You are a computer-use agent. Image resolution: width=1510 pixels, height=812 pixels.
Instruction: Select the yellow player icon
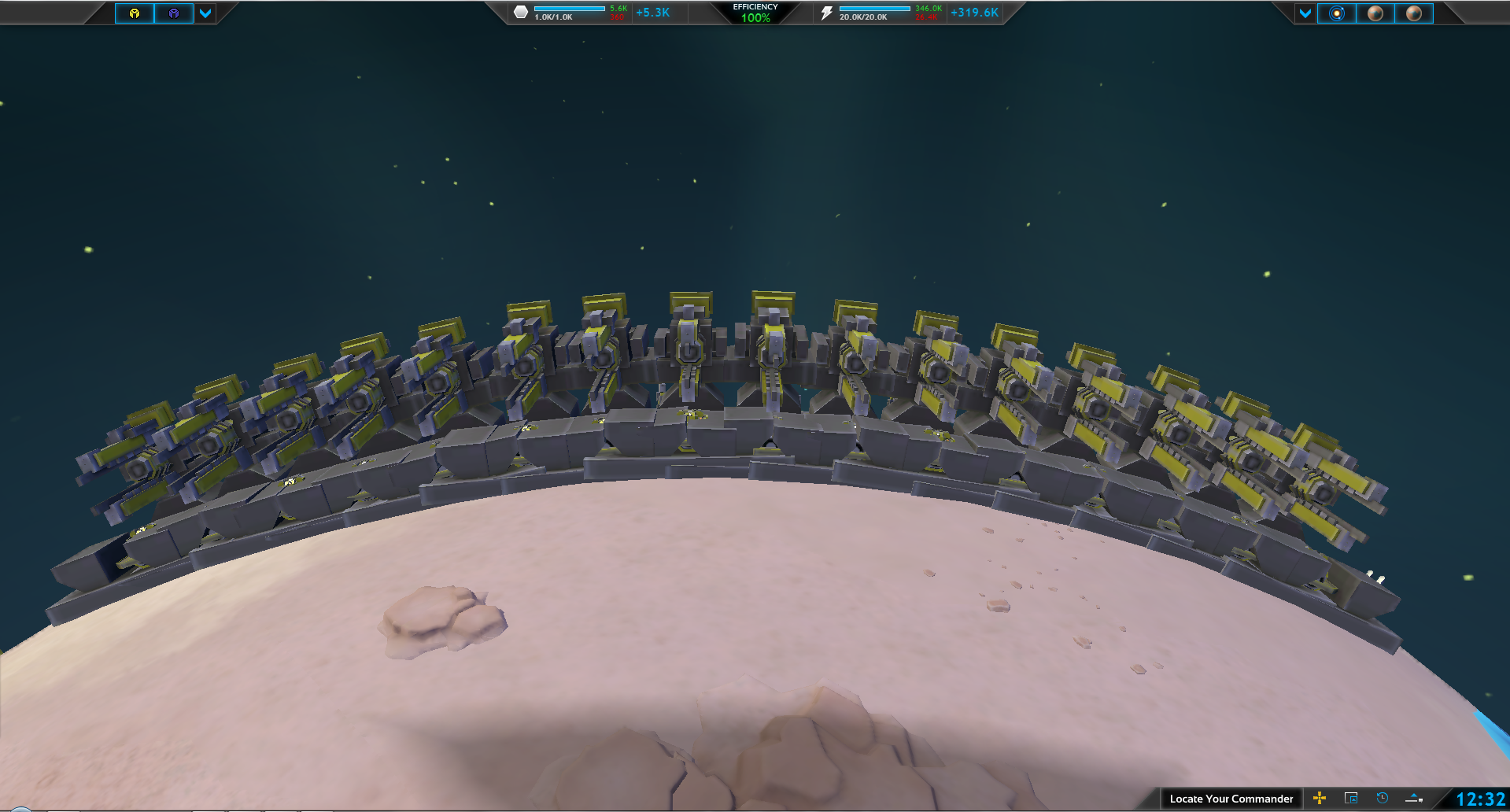tap(135, 13)
